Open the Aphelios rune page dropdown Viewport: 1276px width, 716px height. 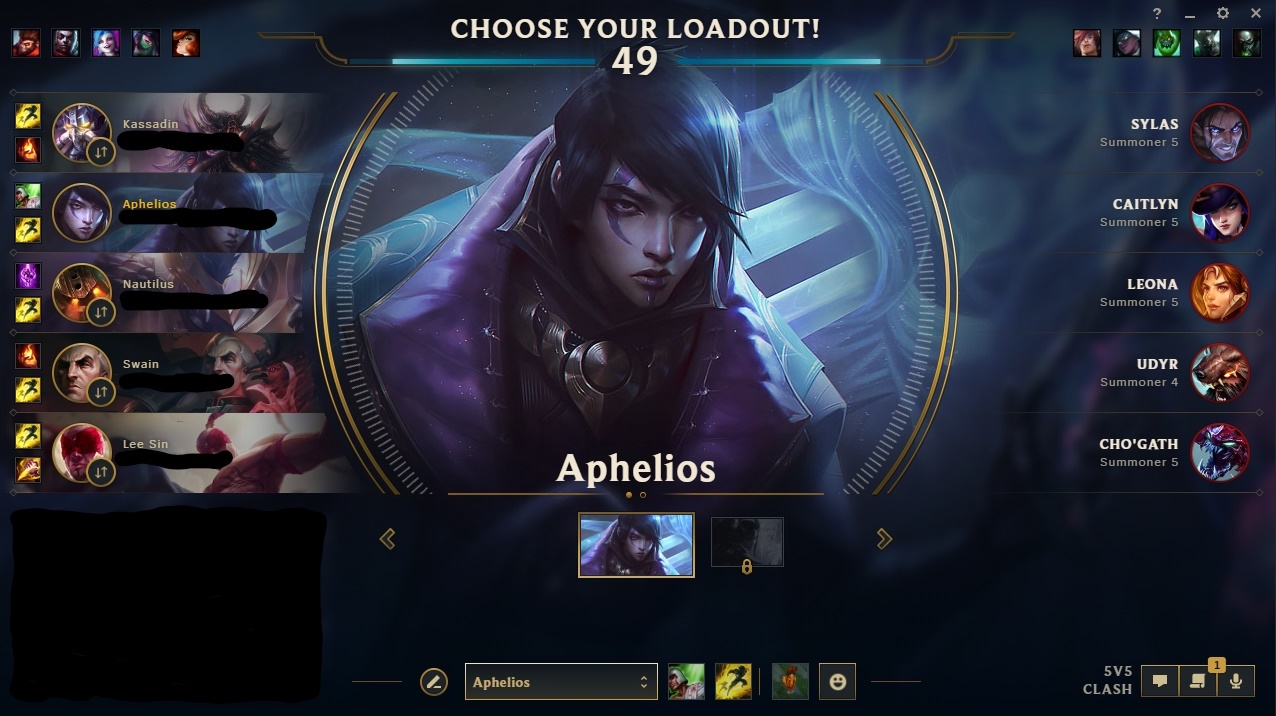tap(561, 682)
